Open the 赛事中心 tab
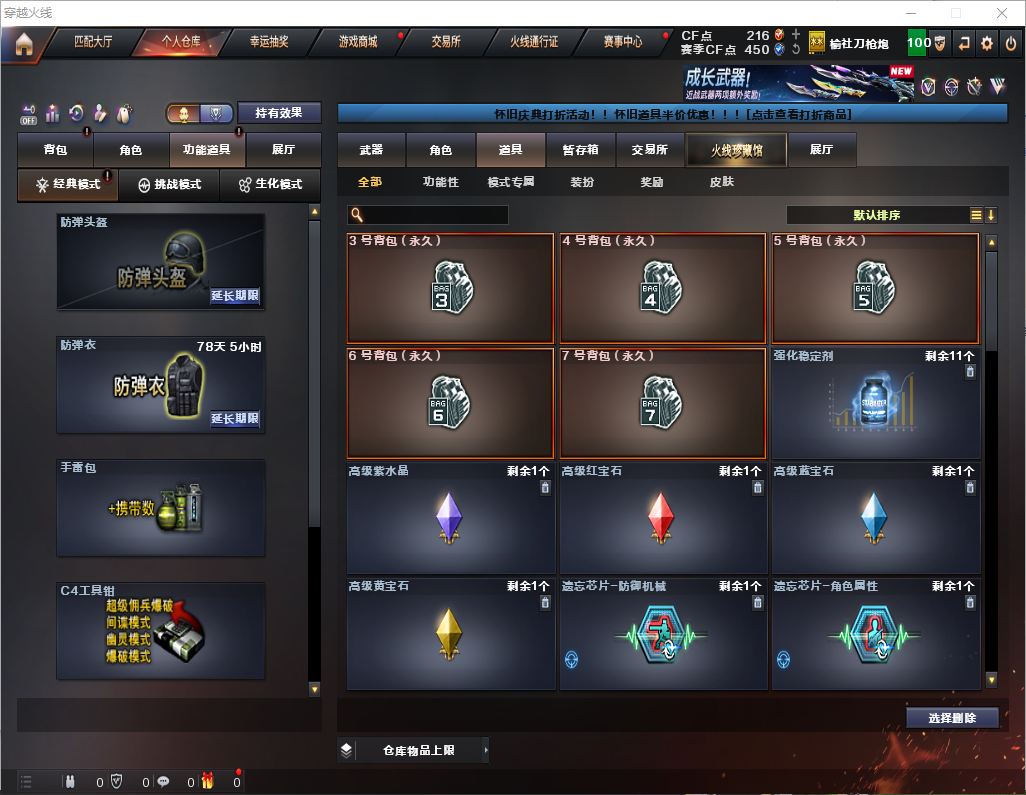The width and height of the screenshot is (1026, 795). point(622,43)
